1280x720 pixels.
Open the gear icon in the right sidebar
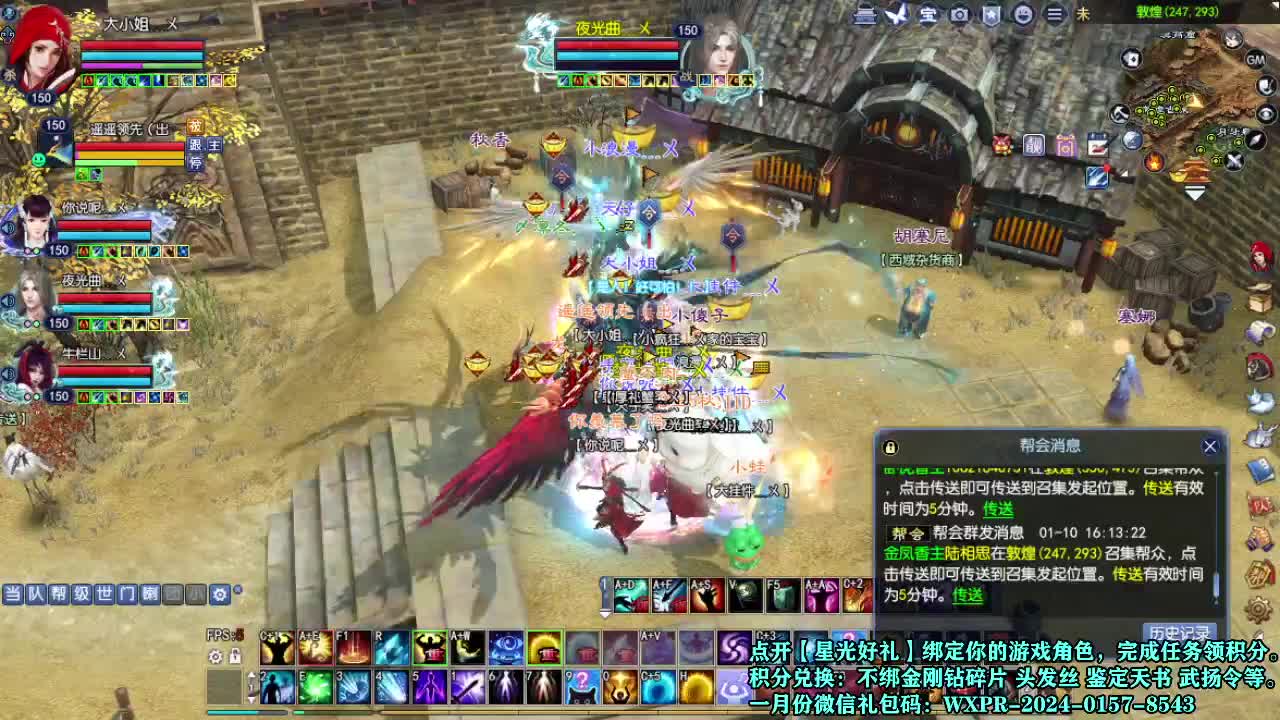[x=1259, y=610]
